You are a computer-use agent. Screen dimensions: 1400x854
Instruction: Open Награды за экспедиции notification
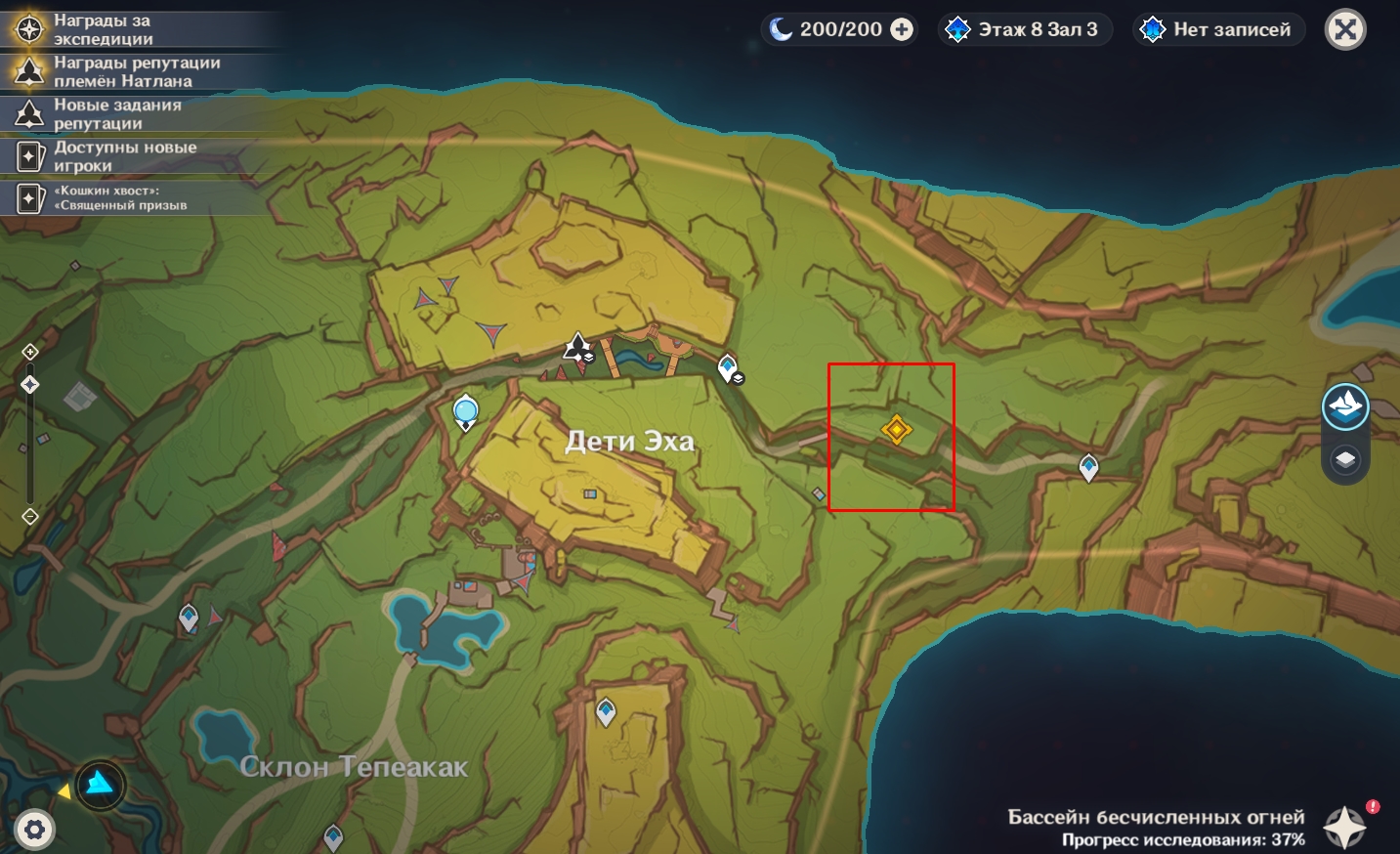pyautogui.click(x=103, y=29)
